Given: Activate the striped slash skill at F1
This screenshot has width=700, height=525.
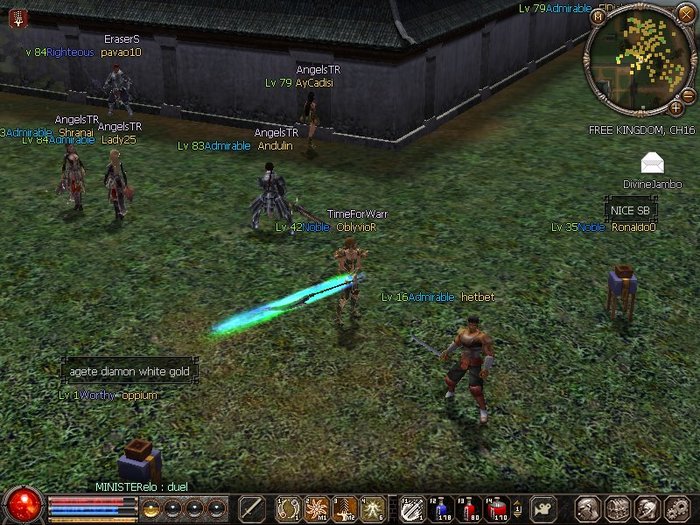Looking at the screenshot, I should pyautogui.click(x=412, y=509).
